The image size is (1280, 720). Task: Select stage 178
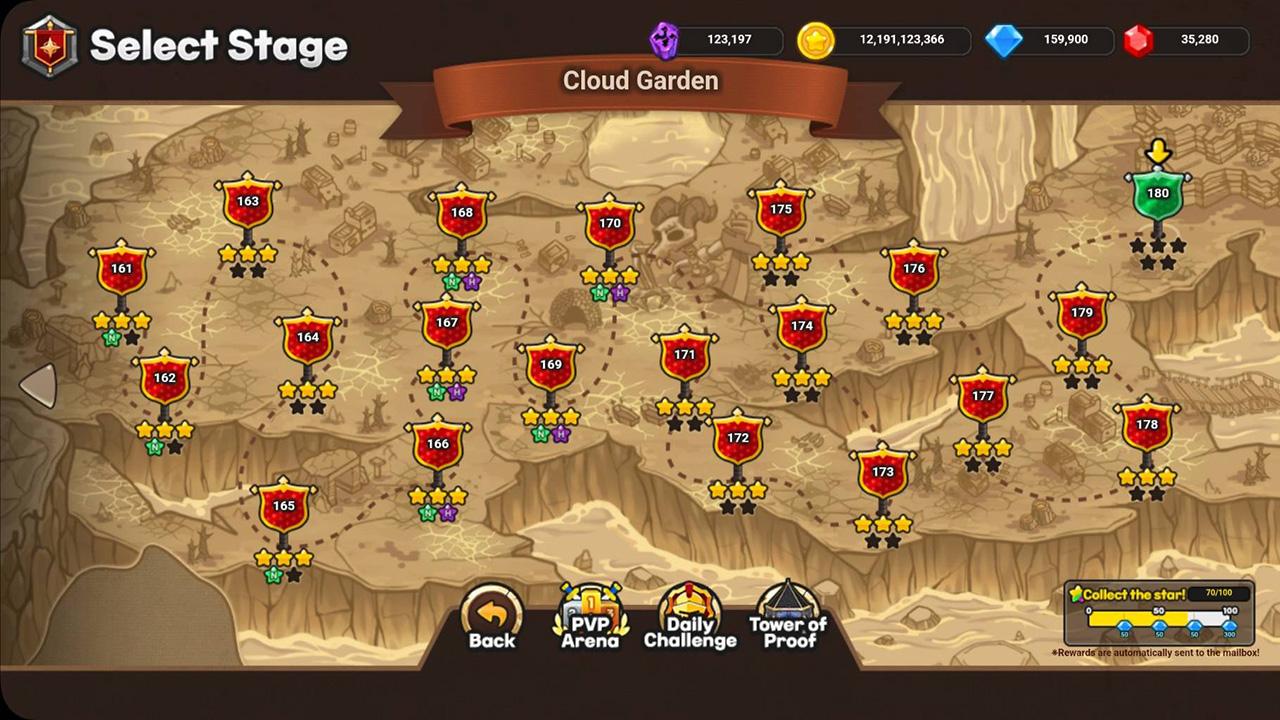[x=1147, y=427]
